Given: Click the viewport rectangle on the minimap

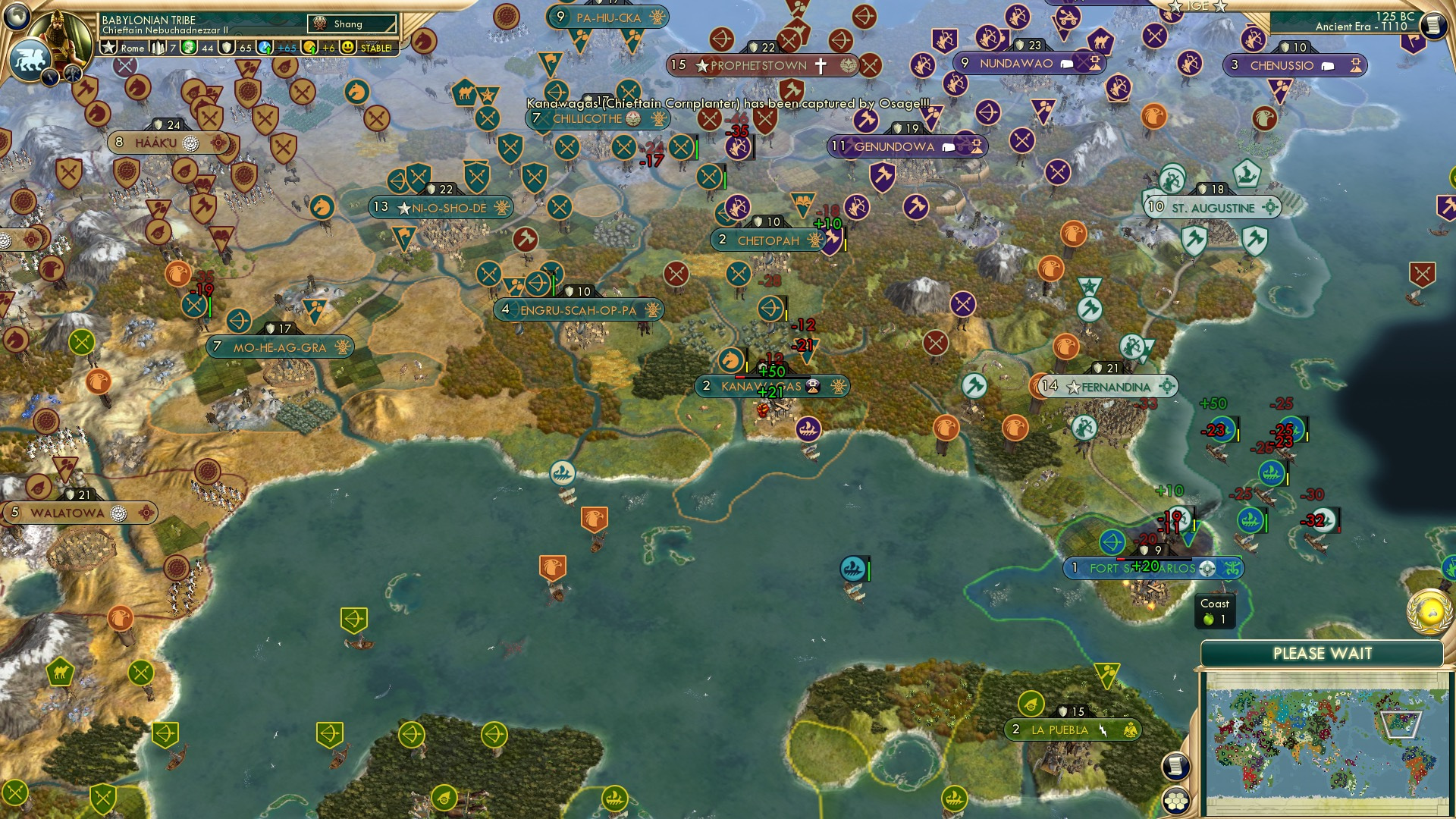Looking at the screenshot, I should coord(1403,723).
